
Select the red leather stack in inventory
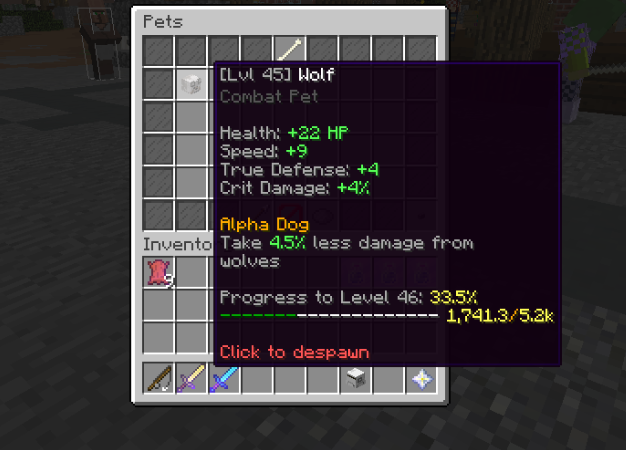click(158, 273)
